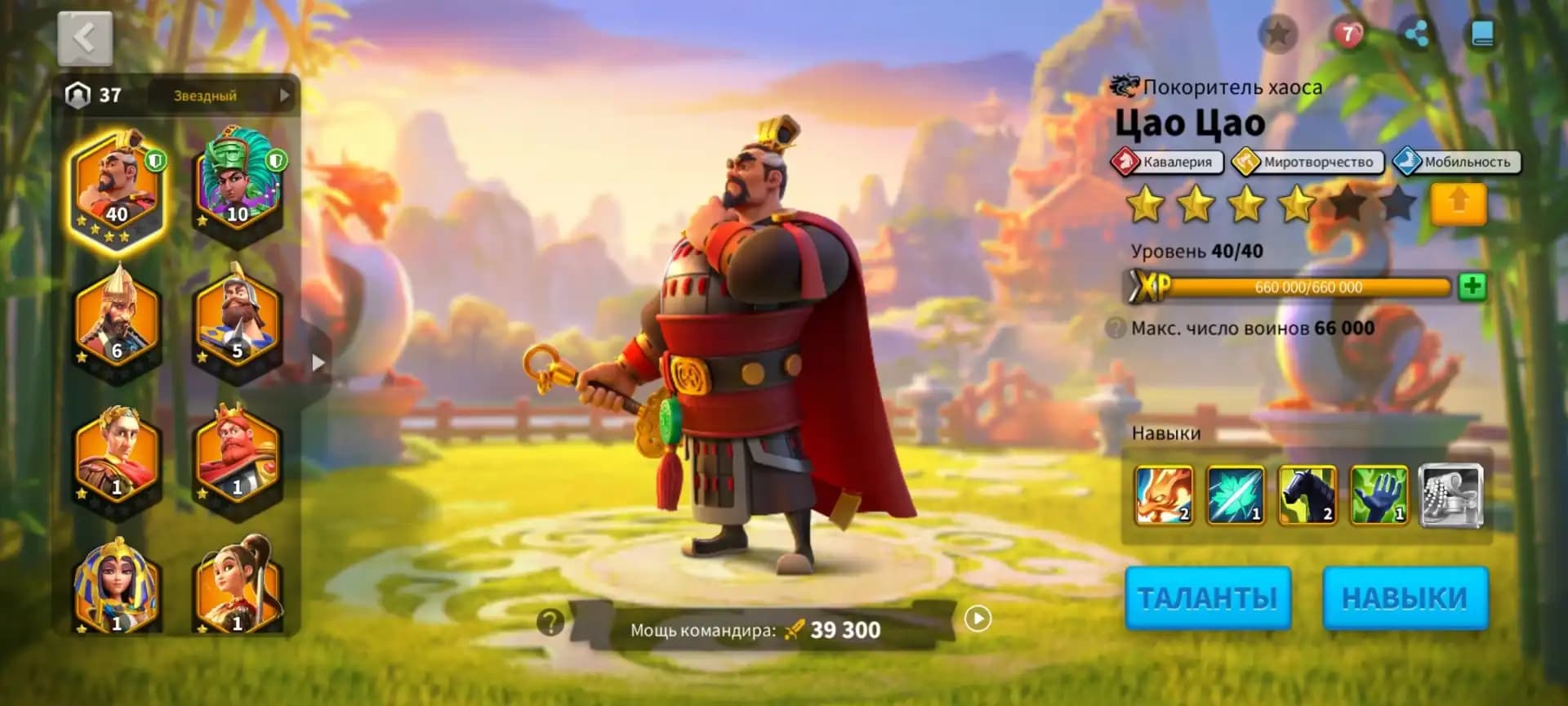Open the НАВЫКИ tab
1568x706 pixels.
[x=1405, y=597]
